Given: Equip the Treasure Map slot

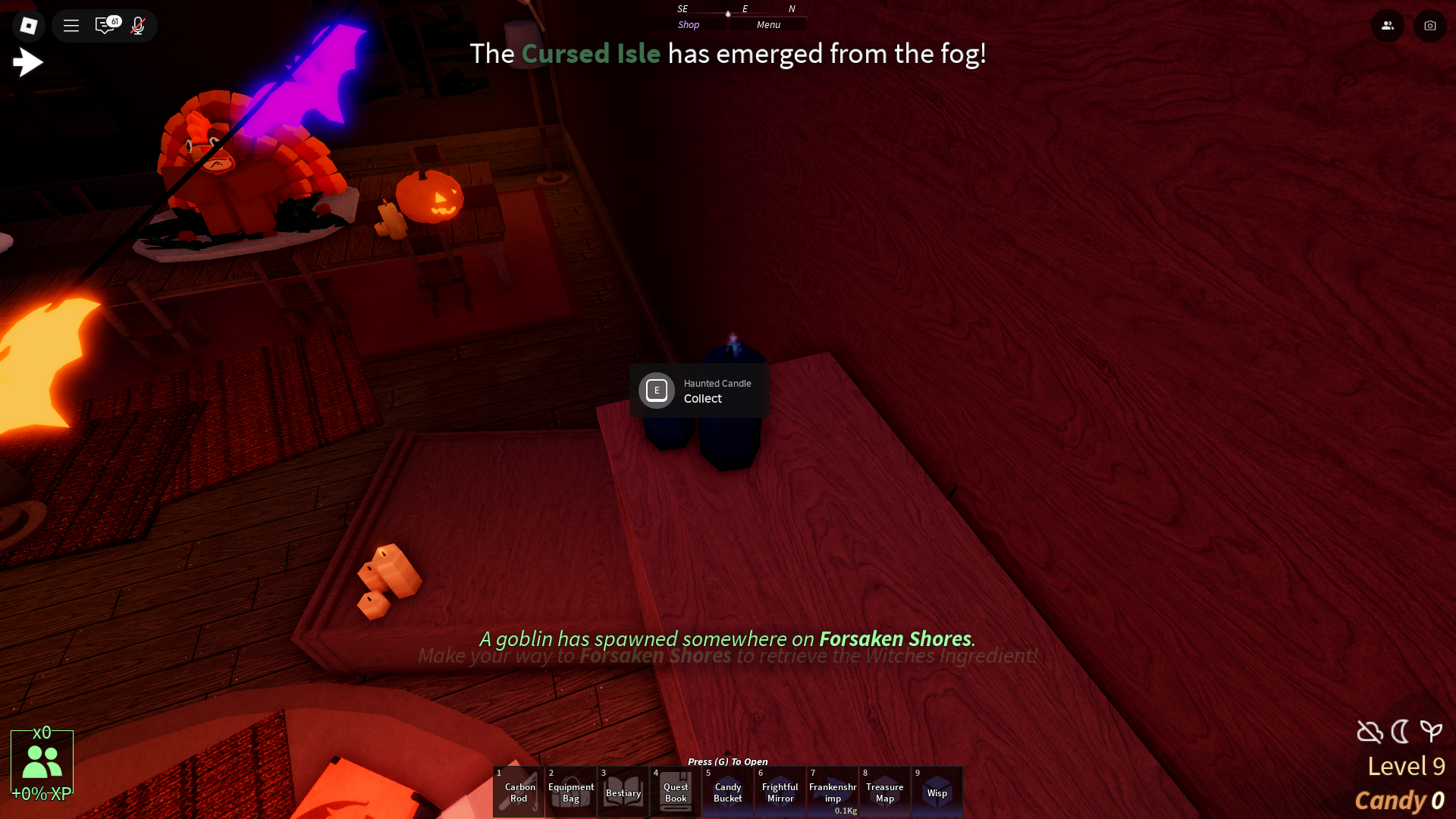Looking at the screenshot, I should [x=885, y=792].
